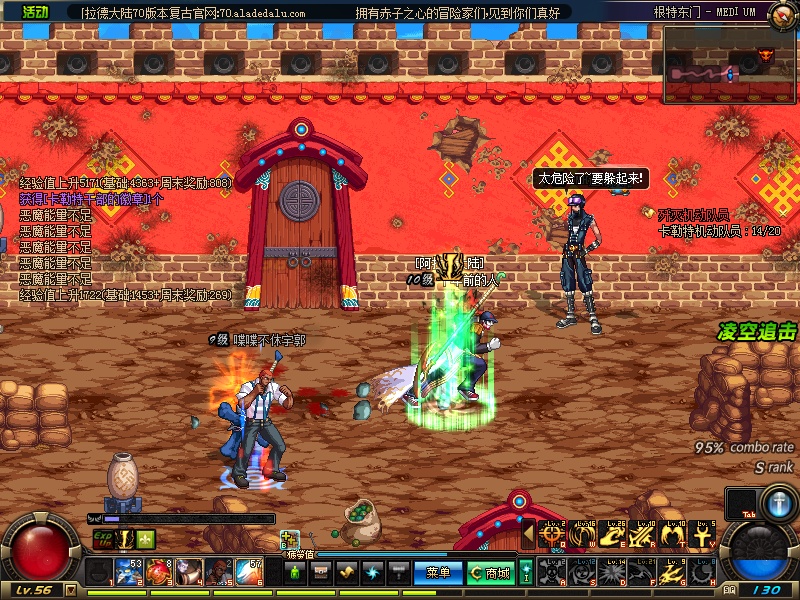
Task: Open the dropdown arrow beside the level display
Action: (69, 590)
